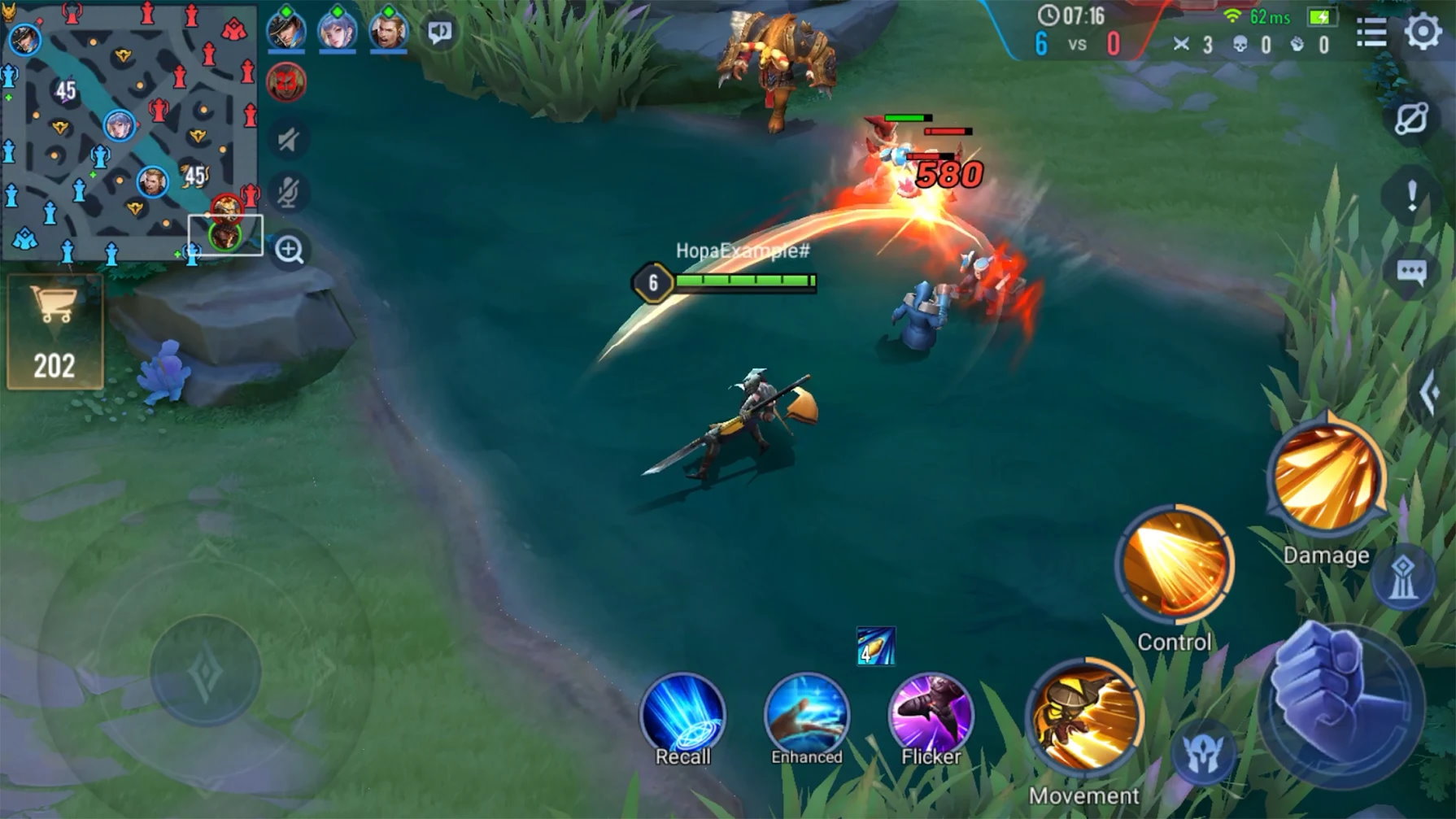The height and width of the screenshot is (819, 1456).
Task: Cast the Flicker summoner spell
Action: point(931,715)
